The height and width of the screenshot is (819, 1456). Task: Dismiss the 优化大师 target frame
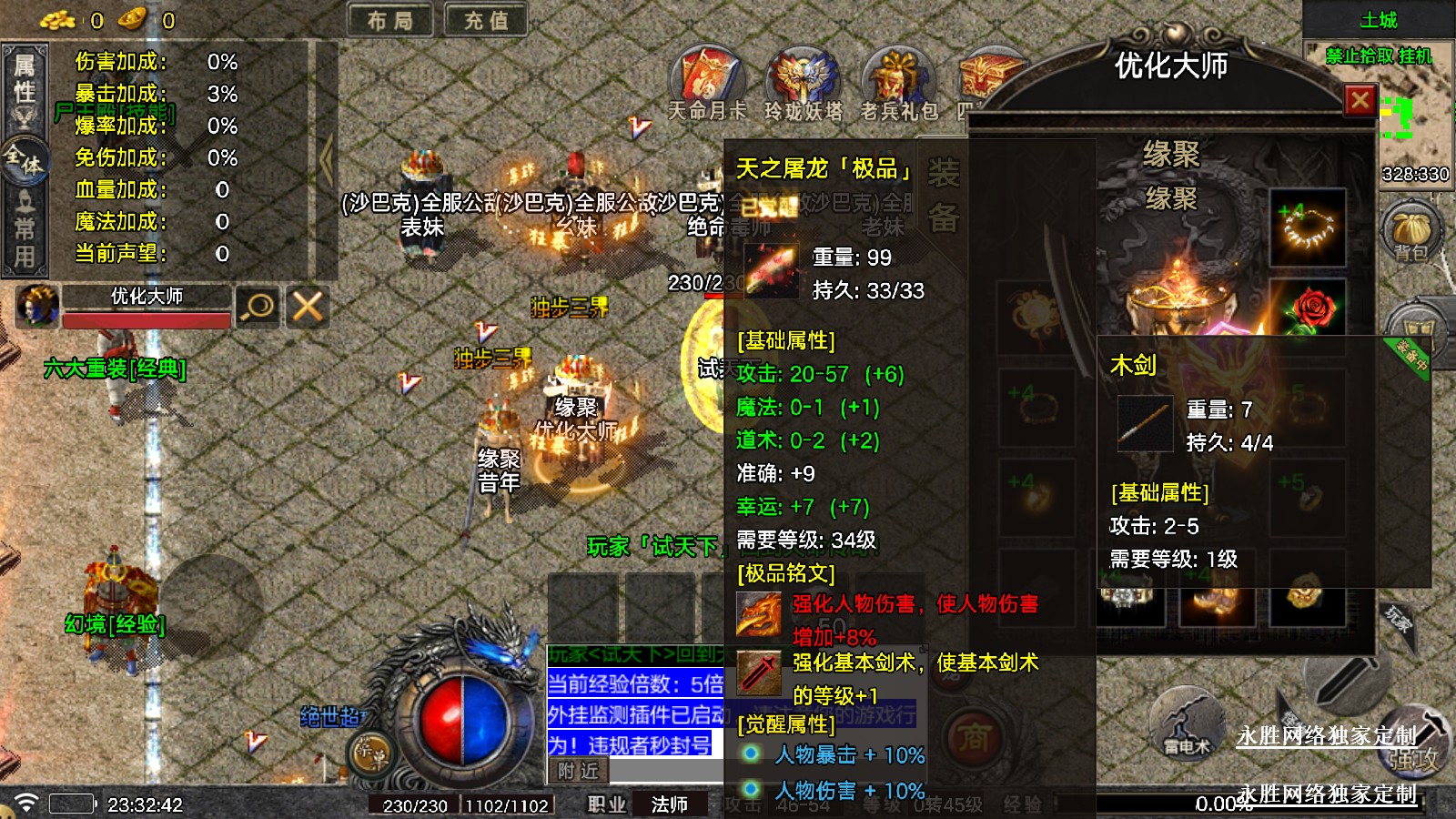tap(308, 307)
